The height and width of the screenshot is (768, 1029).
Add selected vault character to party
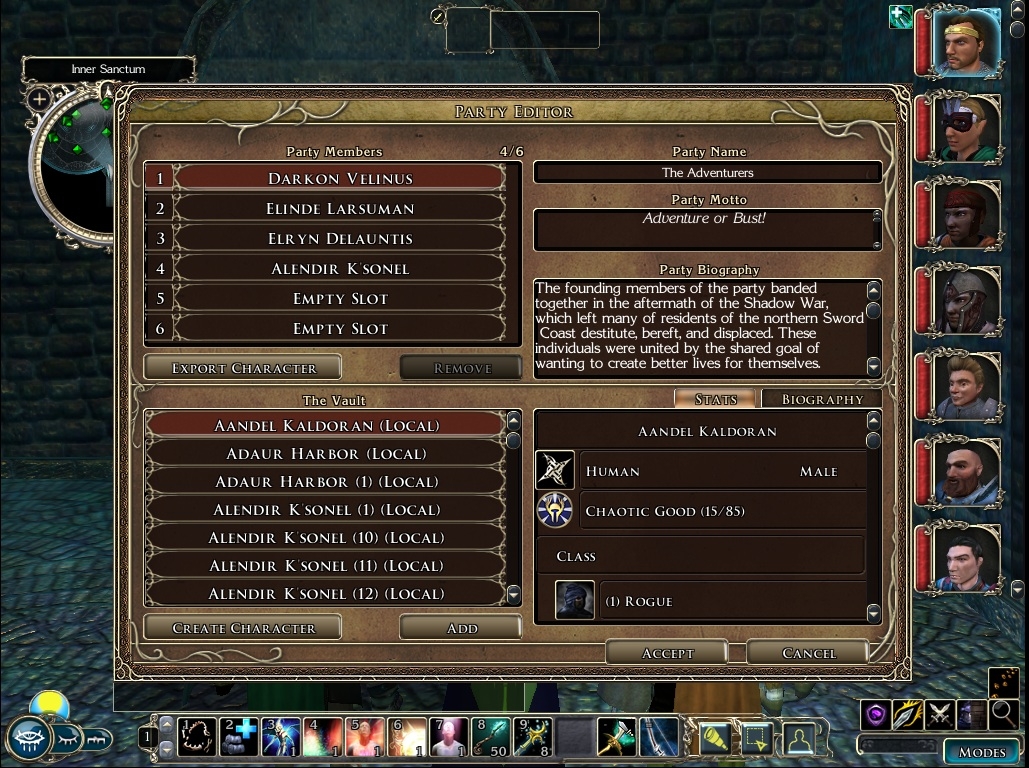(461, 628)
